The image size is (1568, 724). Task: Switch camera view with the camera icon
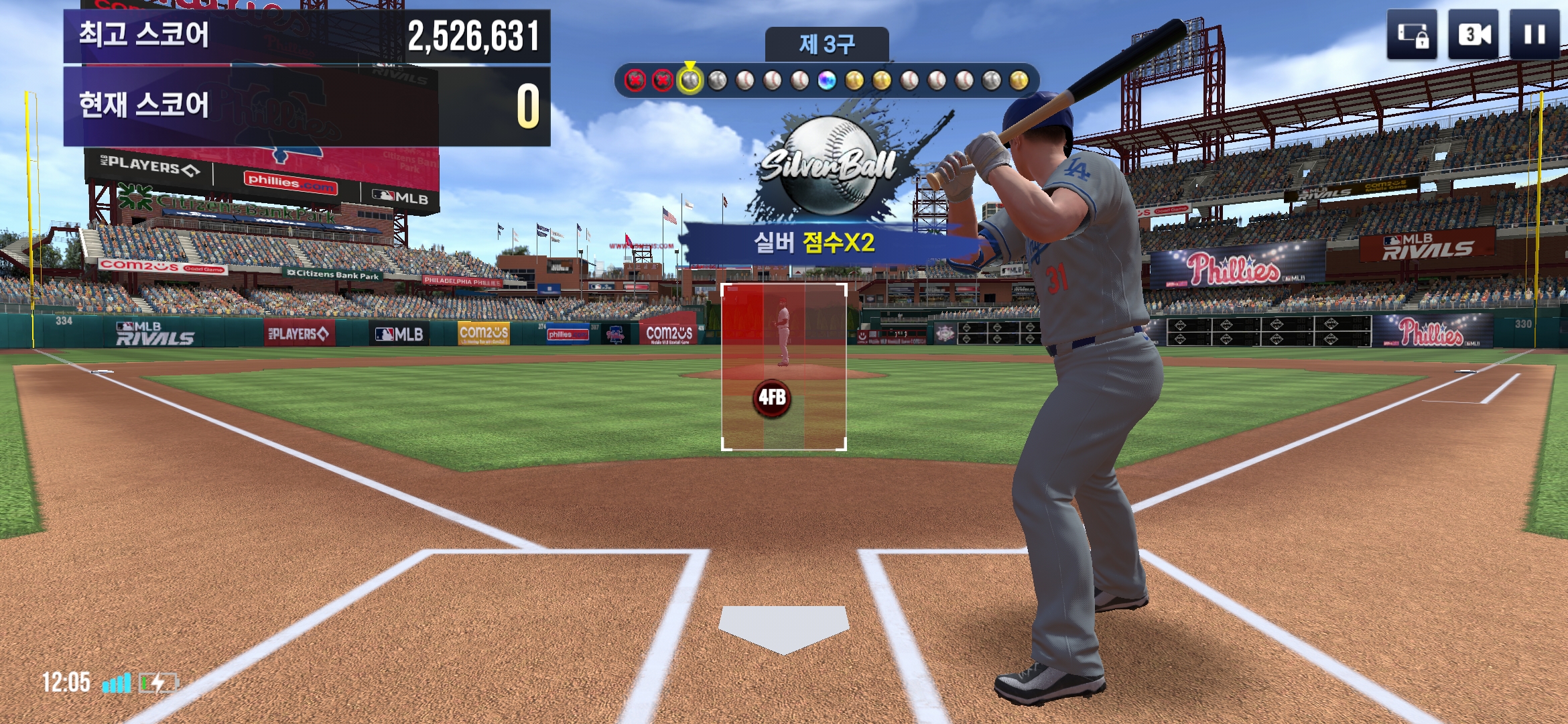(1474, 34)
